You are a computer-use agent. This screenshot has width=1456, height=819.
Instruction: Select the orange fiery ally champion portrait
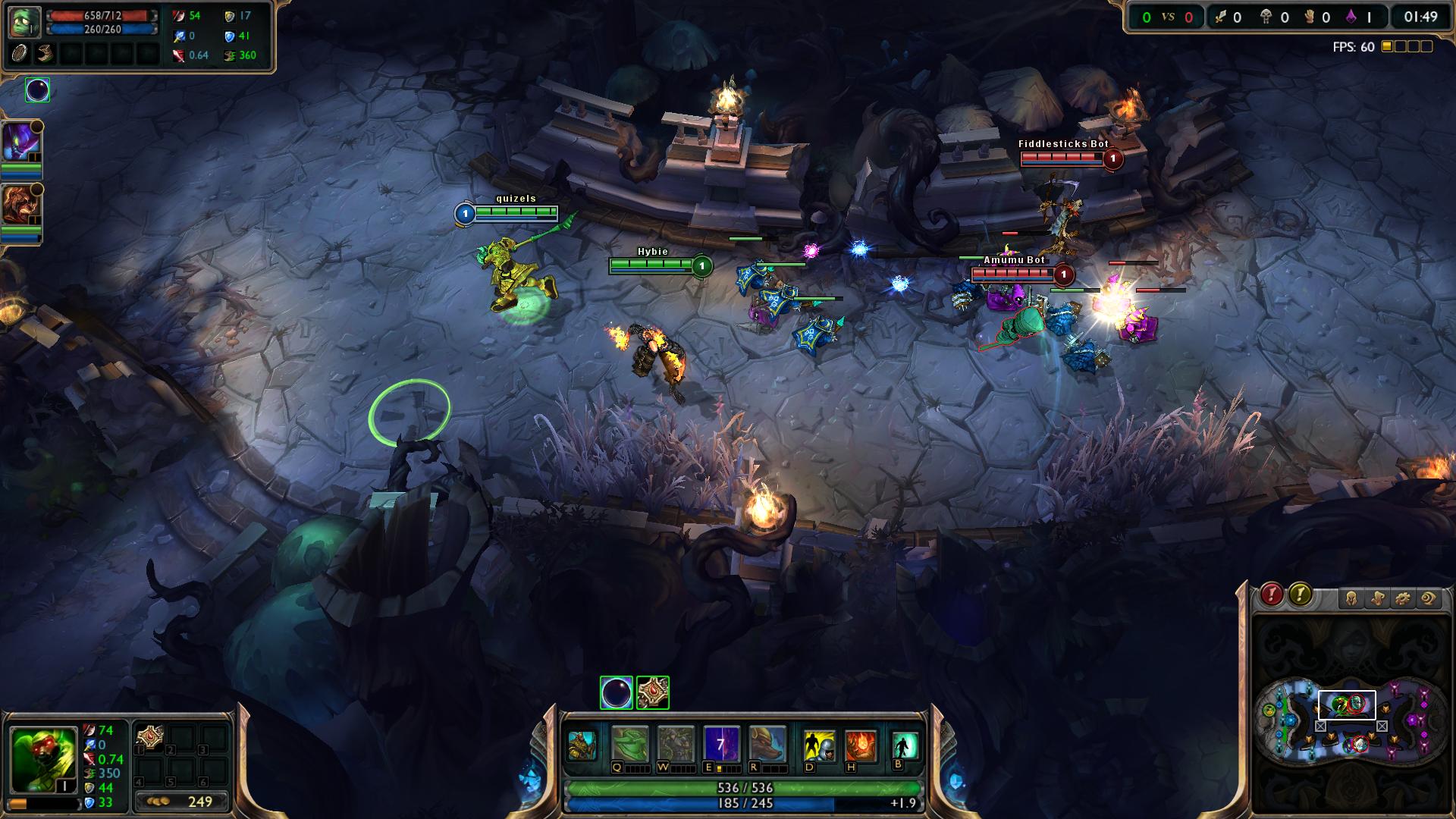pyautogui.click(x=20, y=205)
